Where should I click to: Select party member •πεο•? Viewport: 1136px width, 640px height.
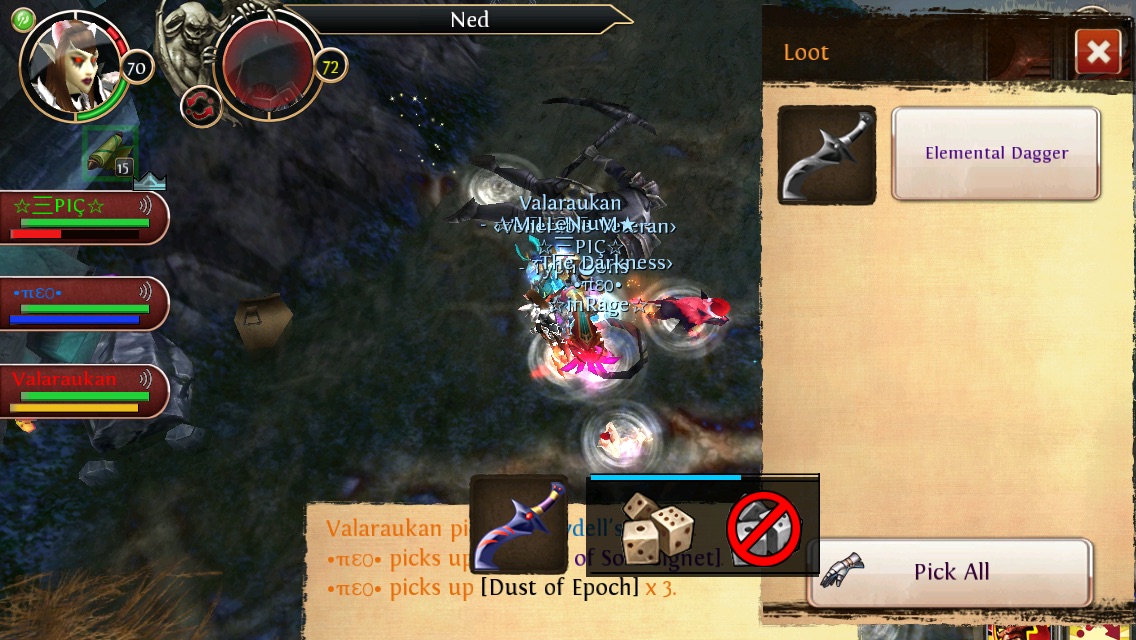click(x=82, y=304)
